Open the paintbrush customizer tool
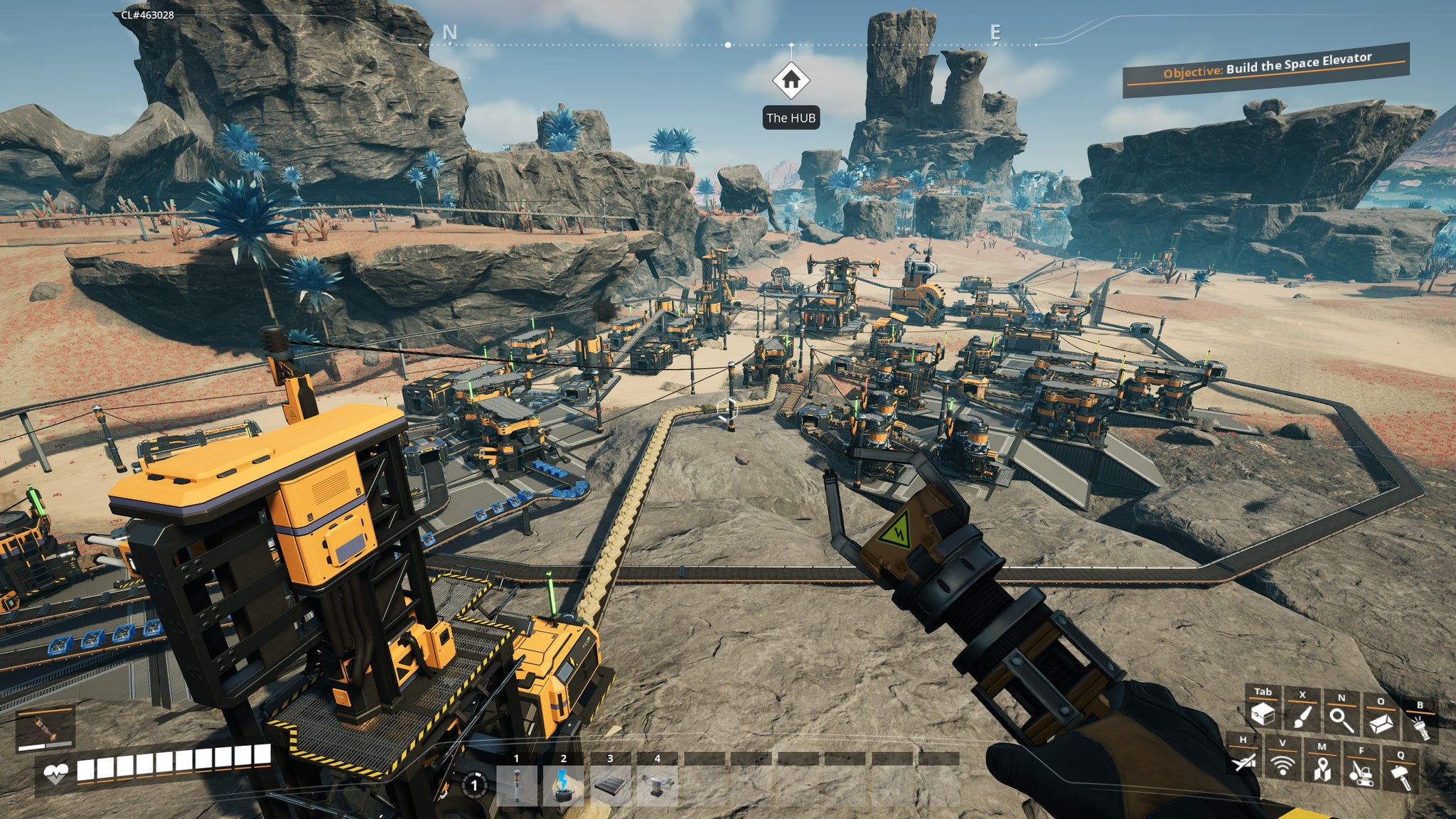Screen dimensions: 1456x819 pyautogui.click(x=1302, y=715)
